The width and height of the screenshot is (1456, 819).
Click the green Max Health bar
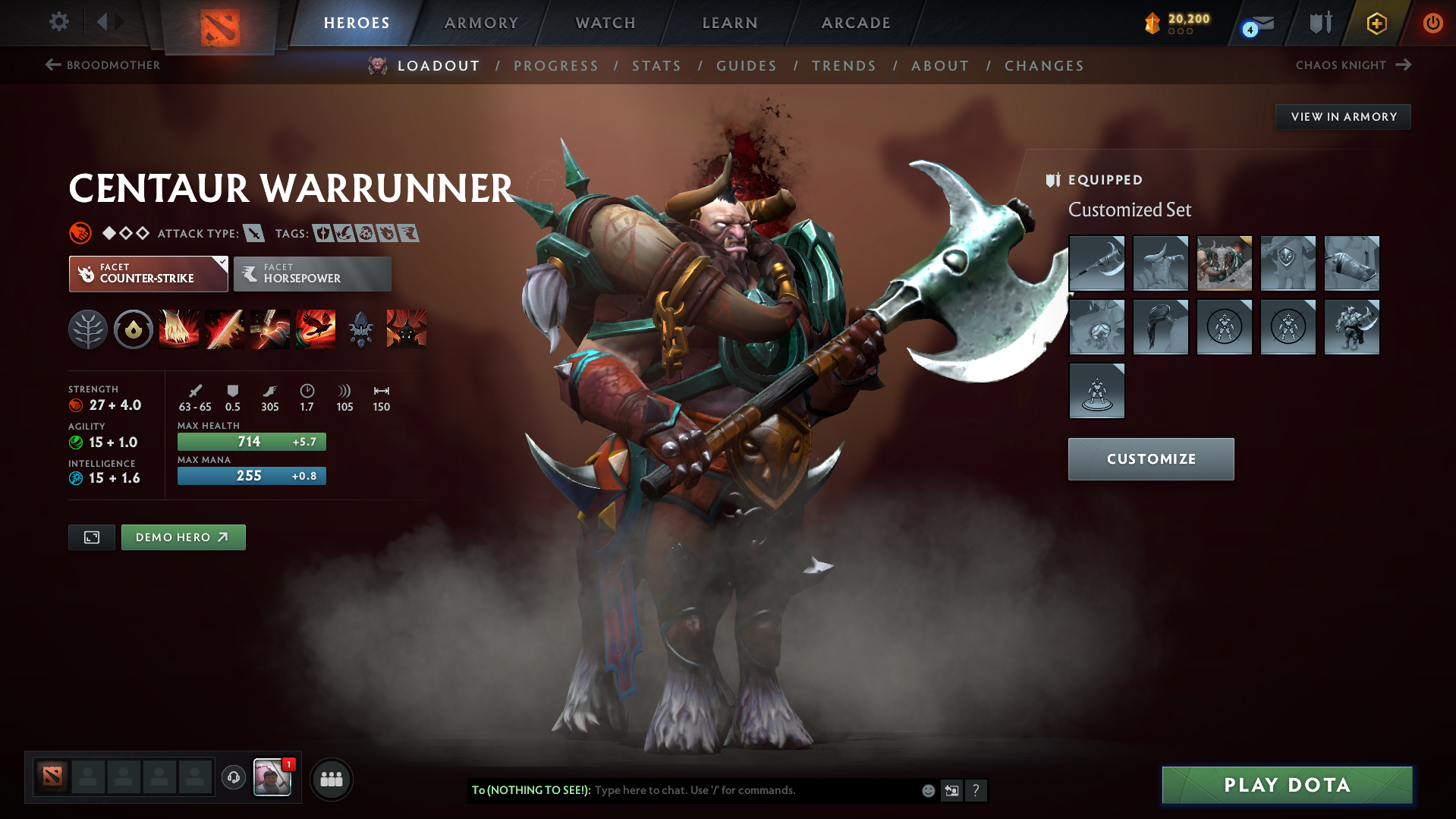pos(251,441)
